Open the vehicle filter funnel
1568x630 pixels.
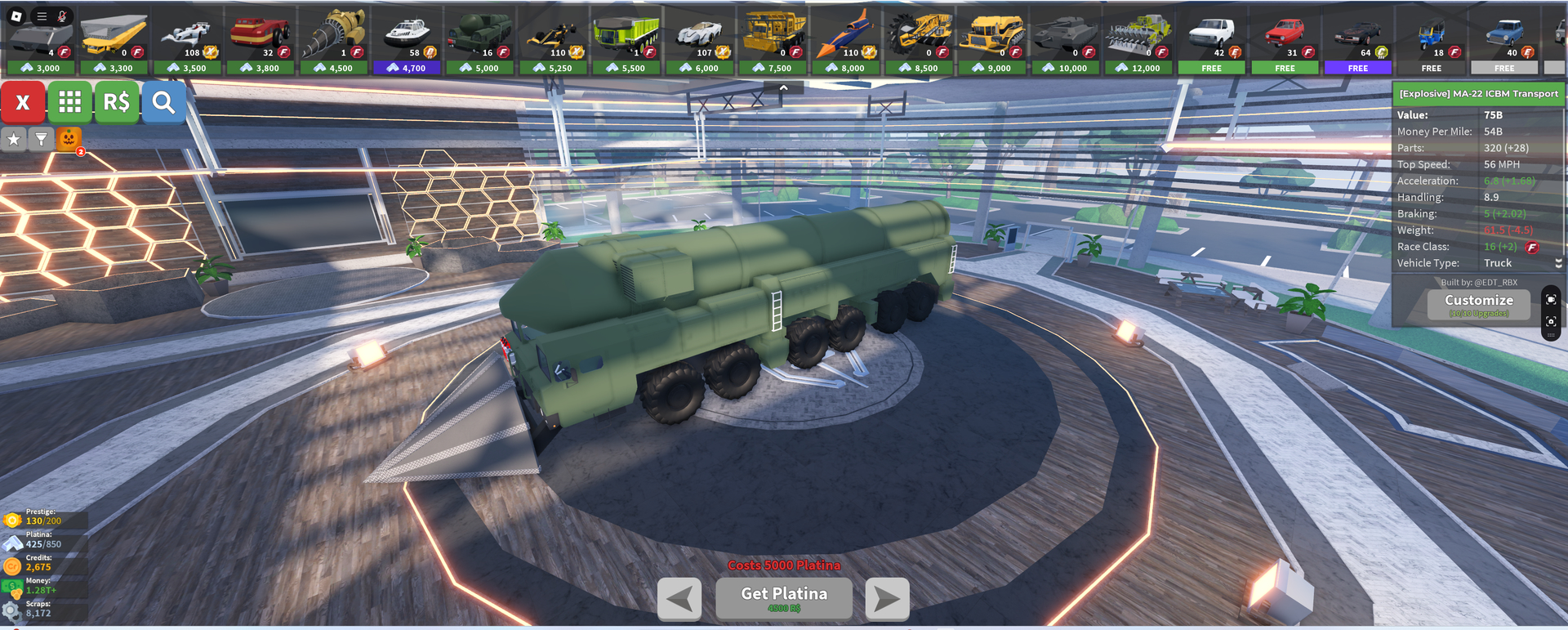pyautogui.click(x=41, y=140)
